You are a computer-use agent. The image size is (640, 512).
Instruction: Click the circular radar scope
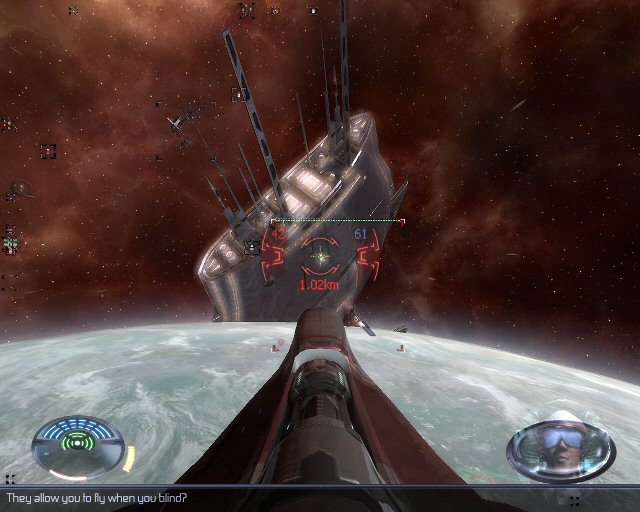click(77, 445)
